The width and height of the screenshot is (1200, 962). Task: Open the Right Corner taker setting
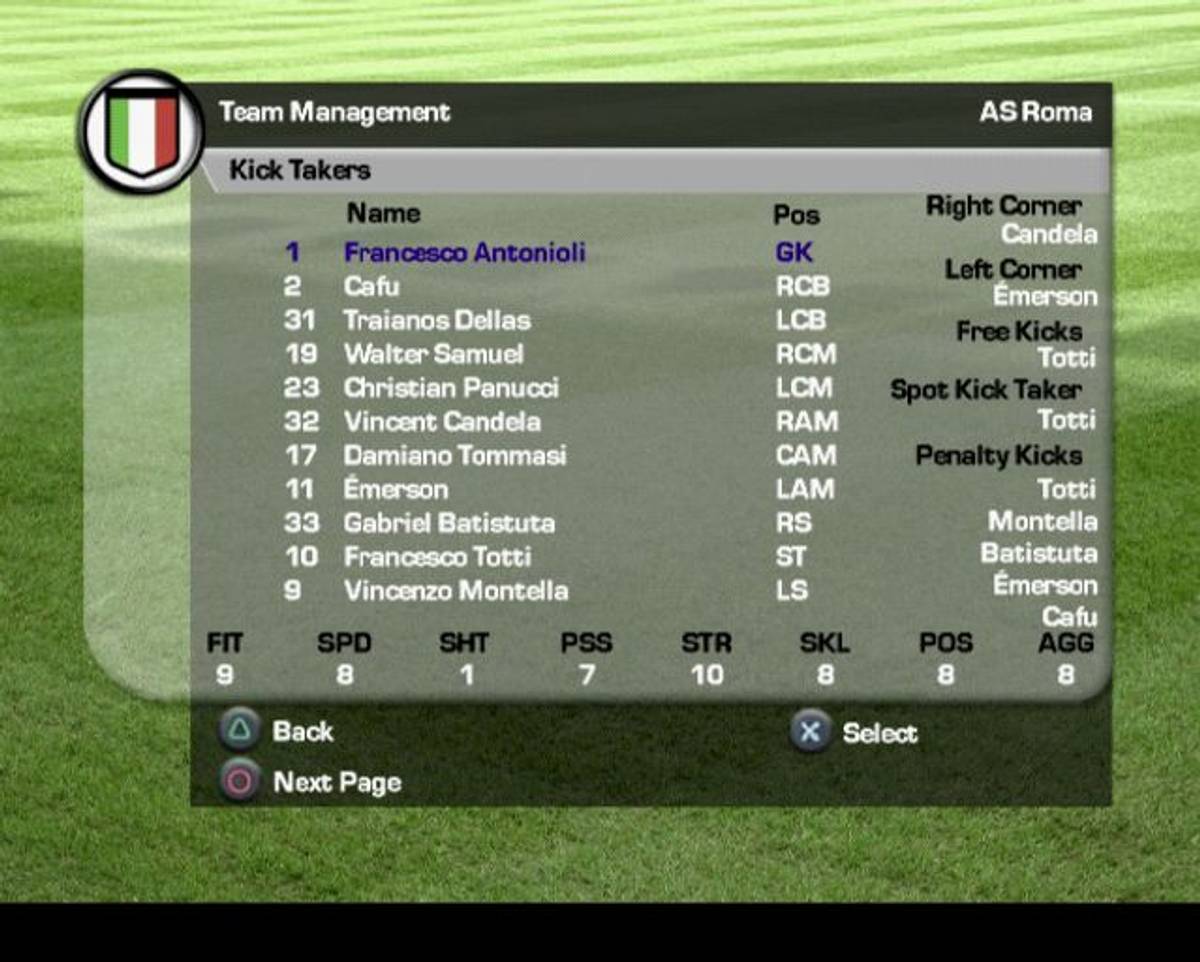(1003, 207)
